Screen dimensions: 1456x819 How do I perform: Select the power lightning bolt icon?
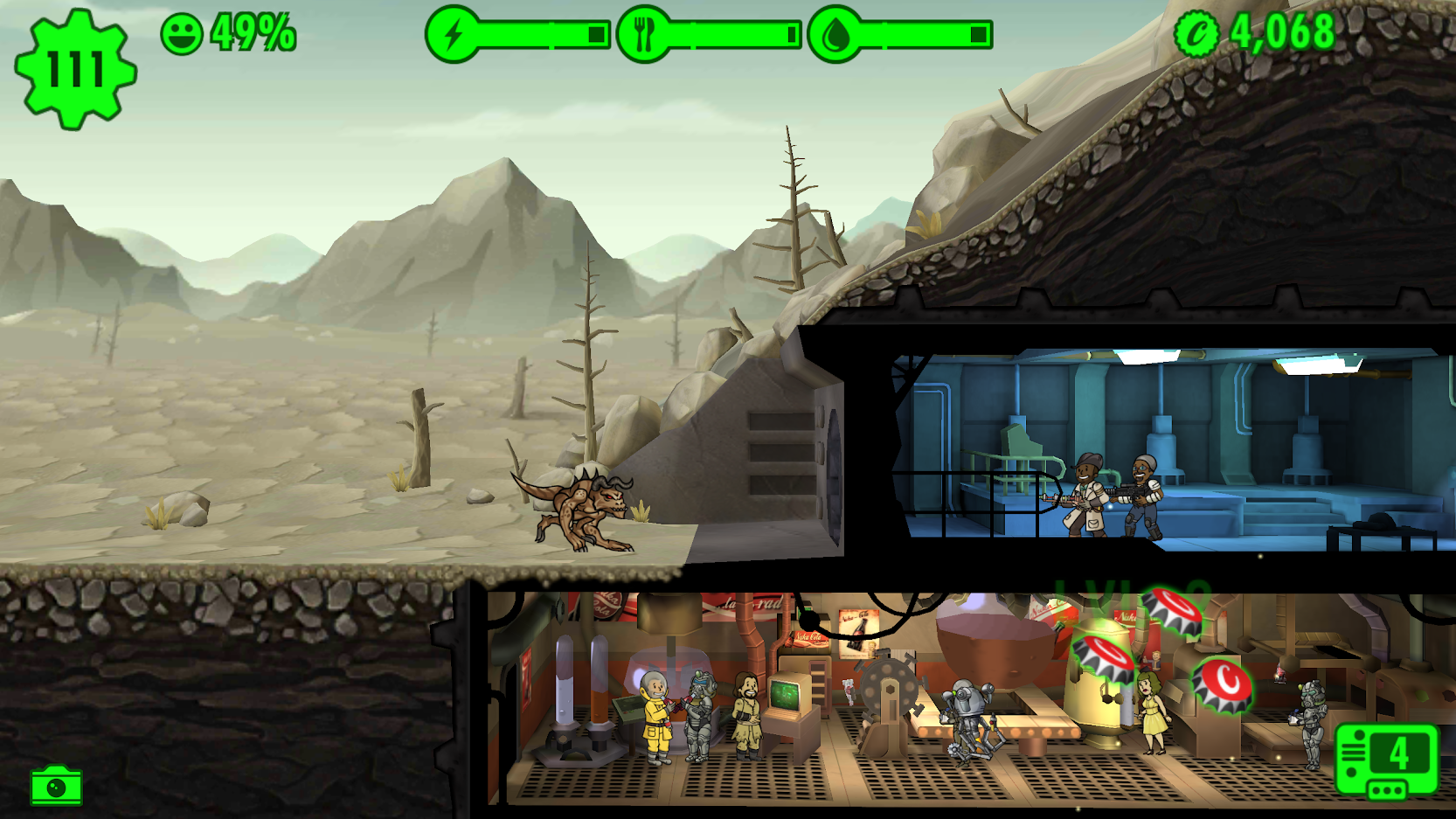point(452,34)
